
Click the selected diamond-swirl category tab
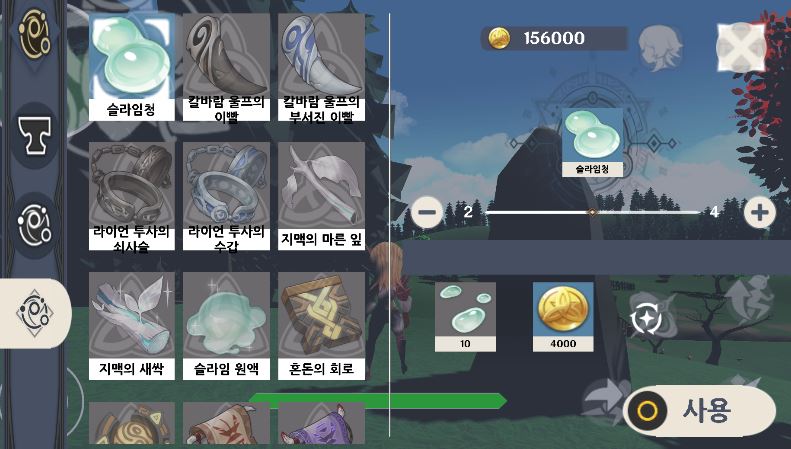pyautogui.click(x=35, y=313)
